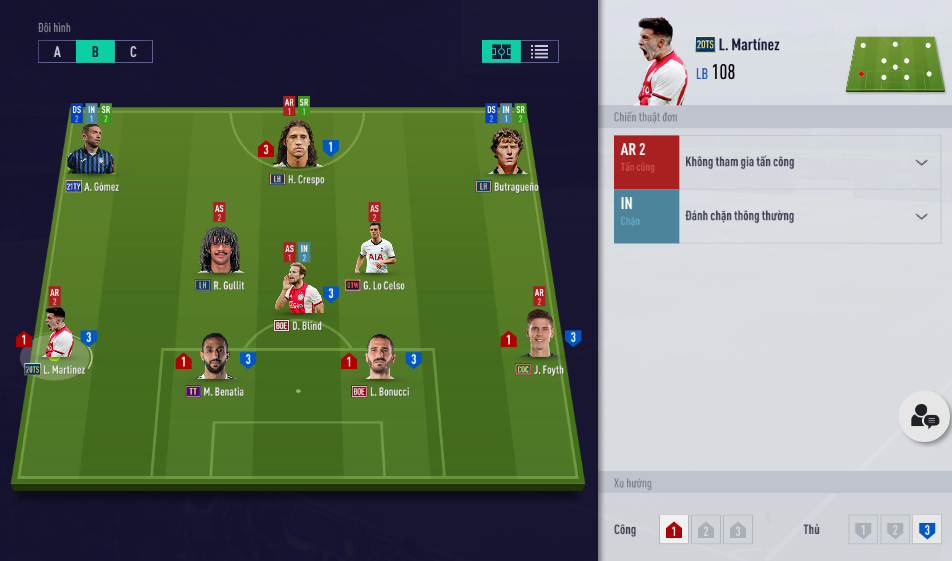This screenshot has width=952, height=561.
Task: Pick G. Lo Celso player card
Action: [375, 252]
